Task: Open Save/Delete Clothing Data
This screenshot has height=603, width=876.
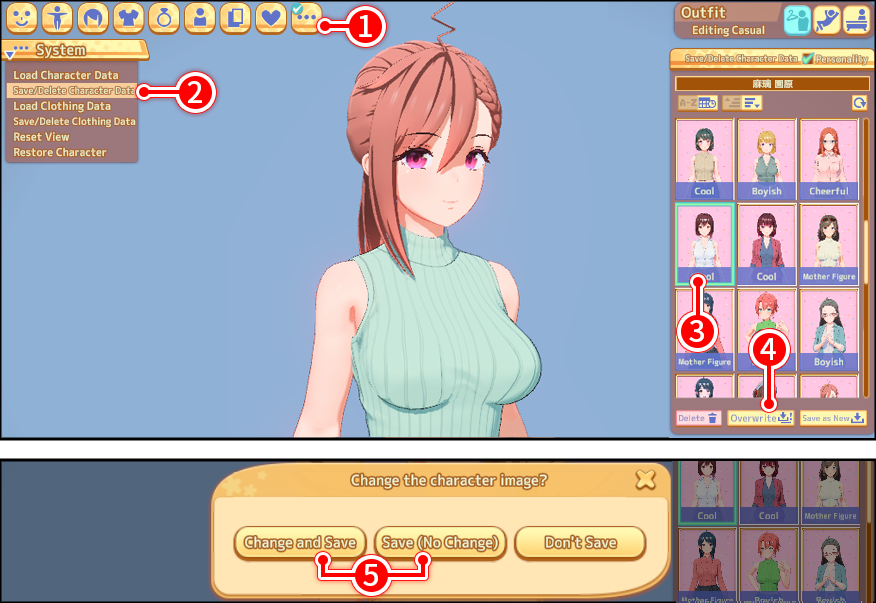Action: coord(74,122)
